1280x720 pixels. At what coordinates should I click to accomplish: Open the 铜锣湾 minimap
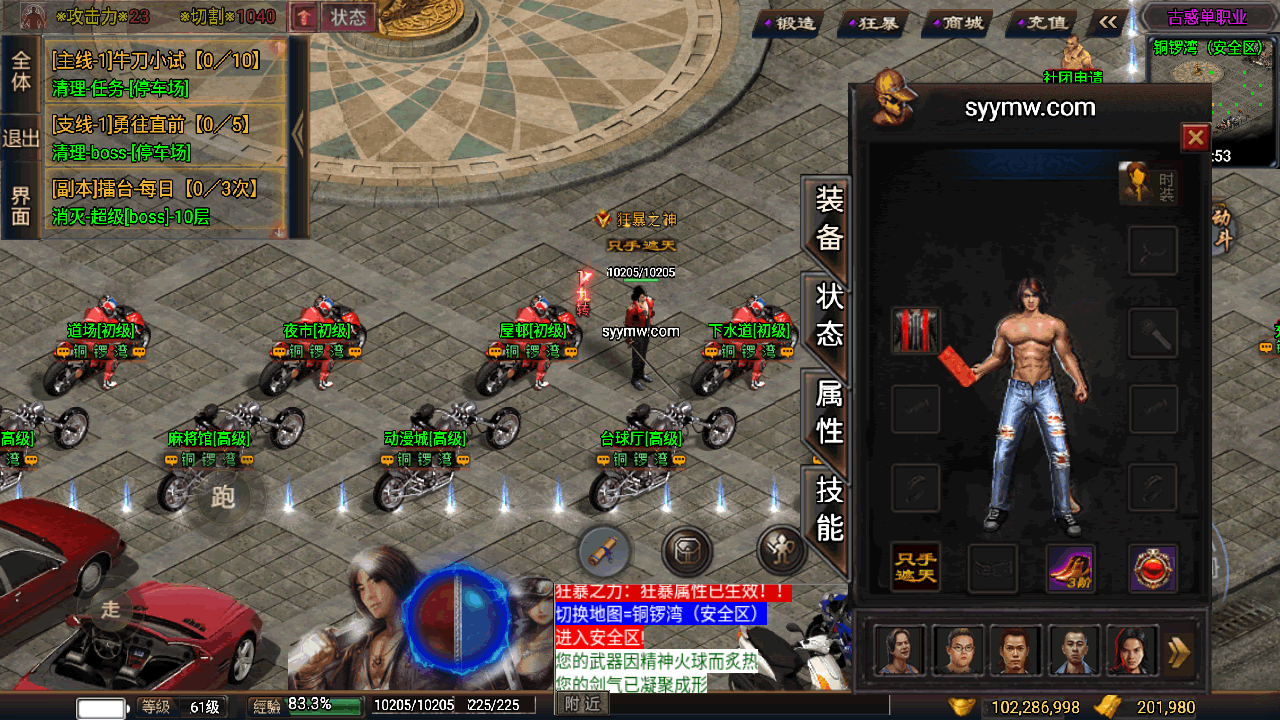pos(1211,100)
